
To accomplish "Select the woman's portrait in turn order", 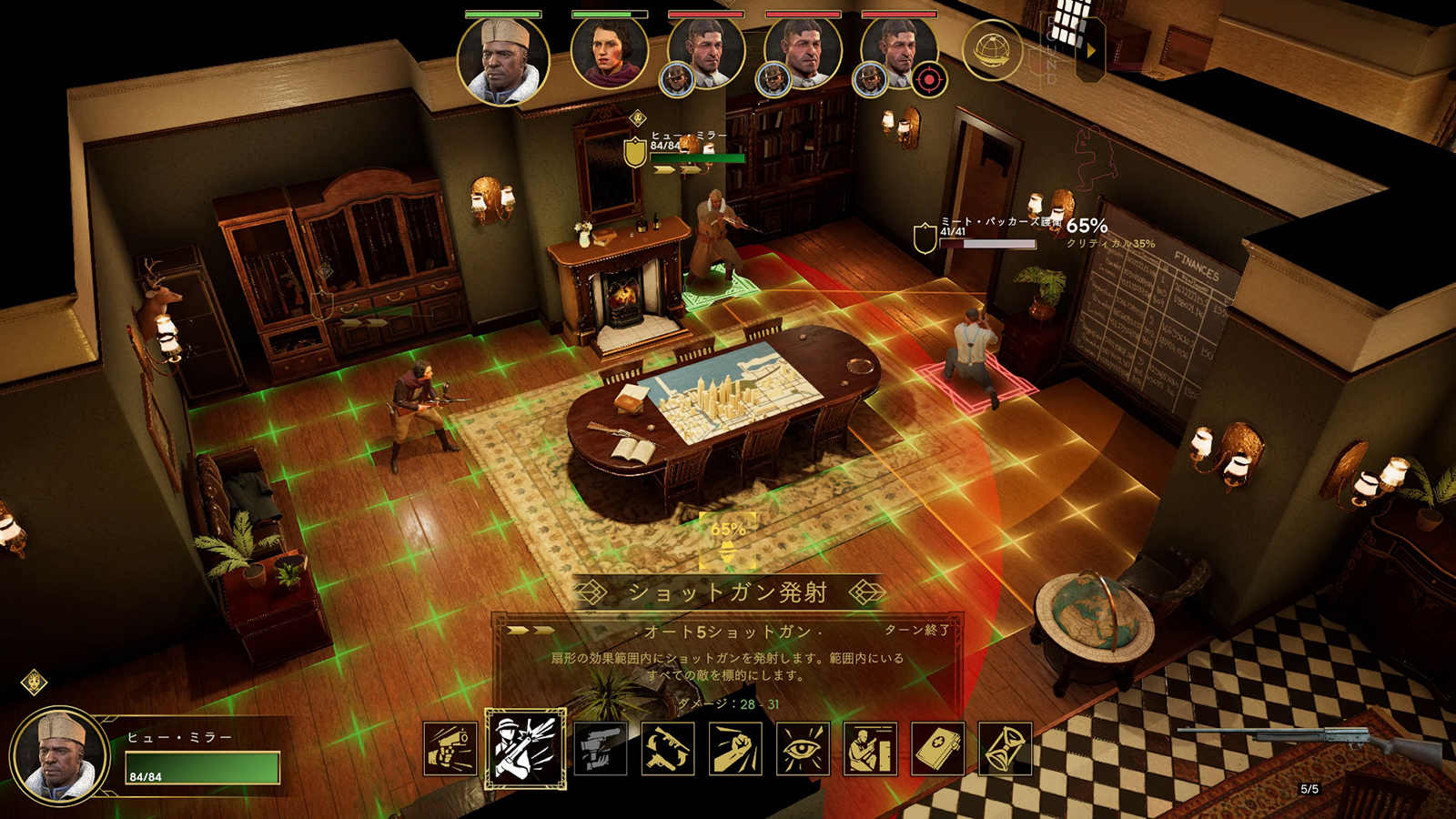I will [609, 53].
